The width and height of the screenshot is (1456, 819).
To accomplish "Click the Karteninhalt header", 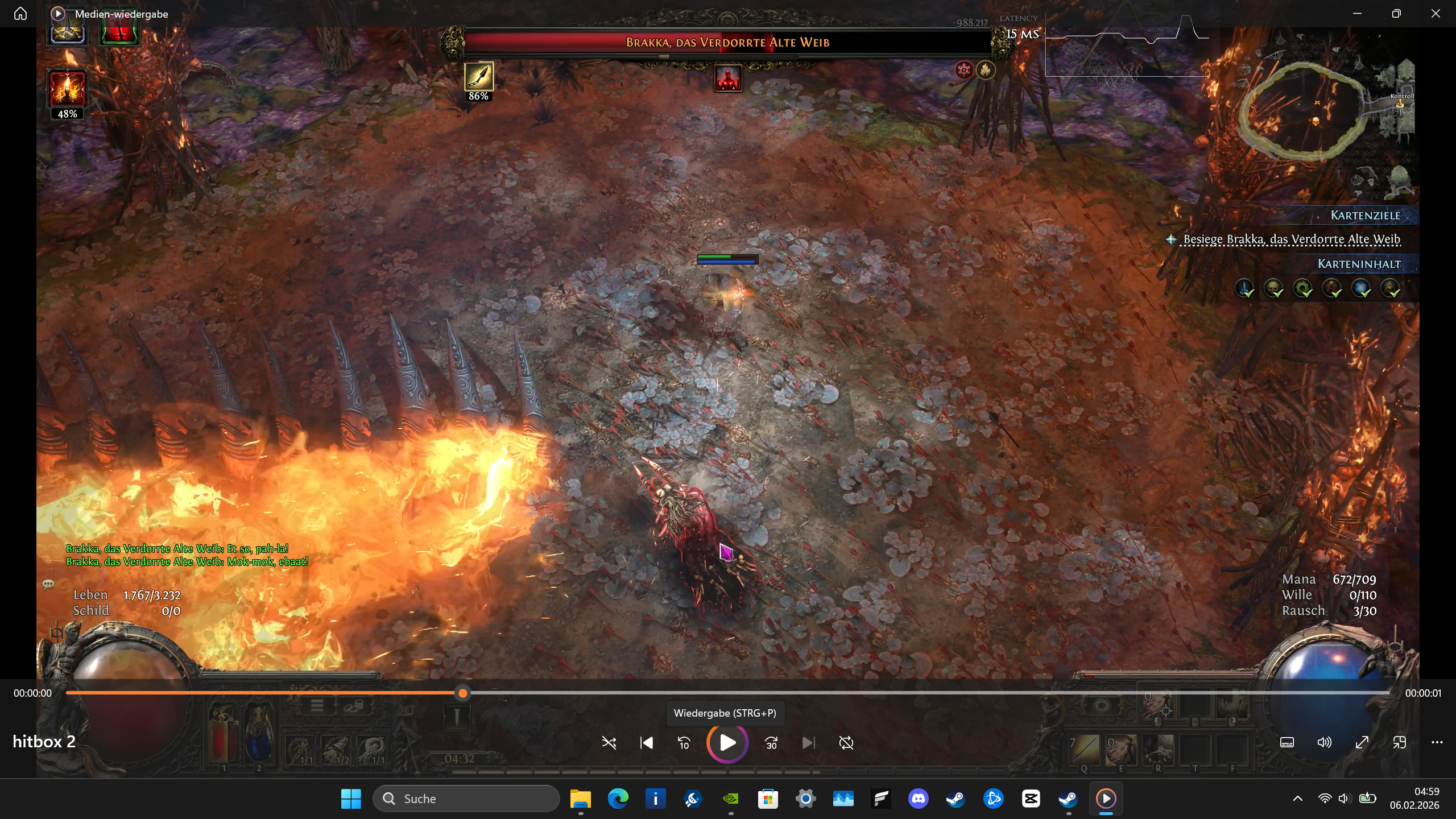I will tap(1359, 264).
